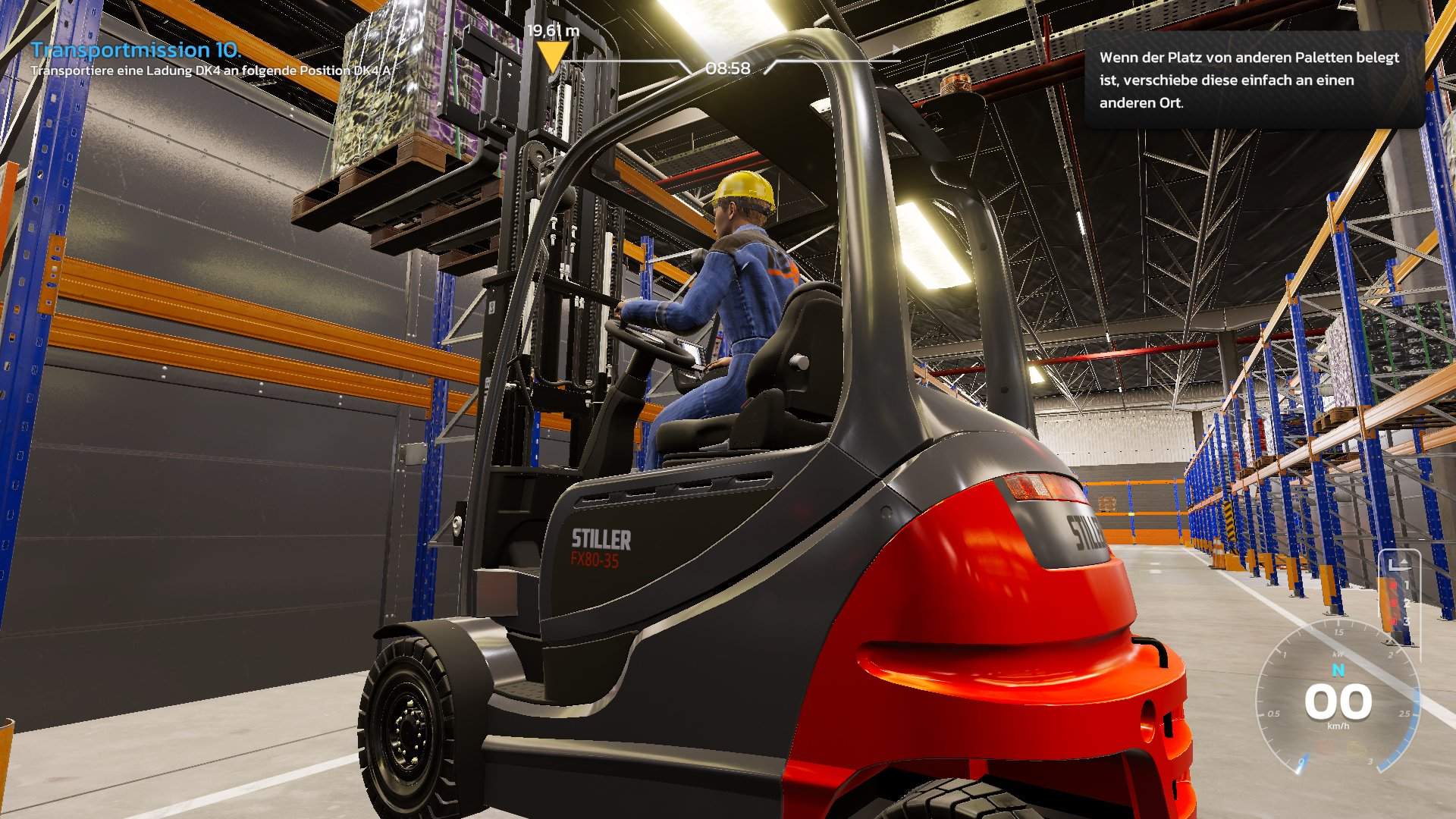The width and height of the screenshot is (1456, 819).
Task: Select the Transportmission 10 objective tracker
Action: click(x=136, y=50)
